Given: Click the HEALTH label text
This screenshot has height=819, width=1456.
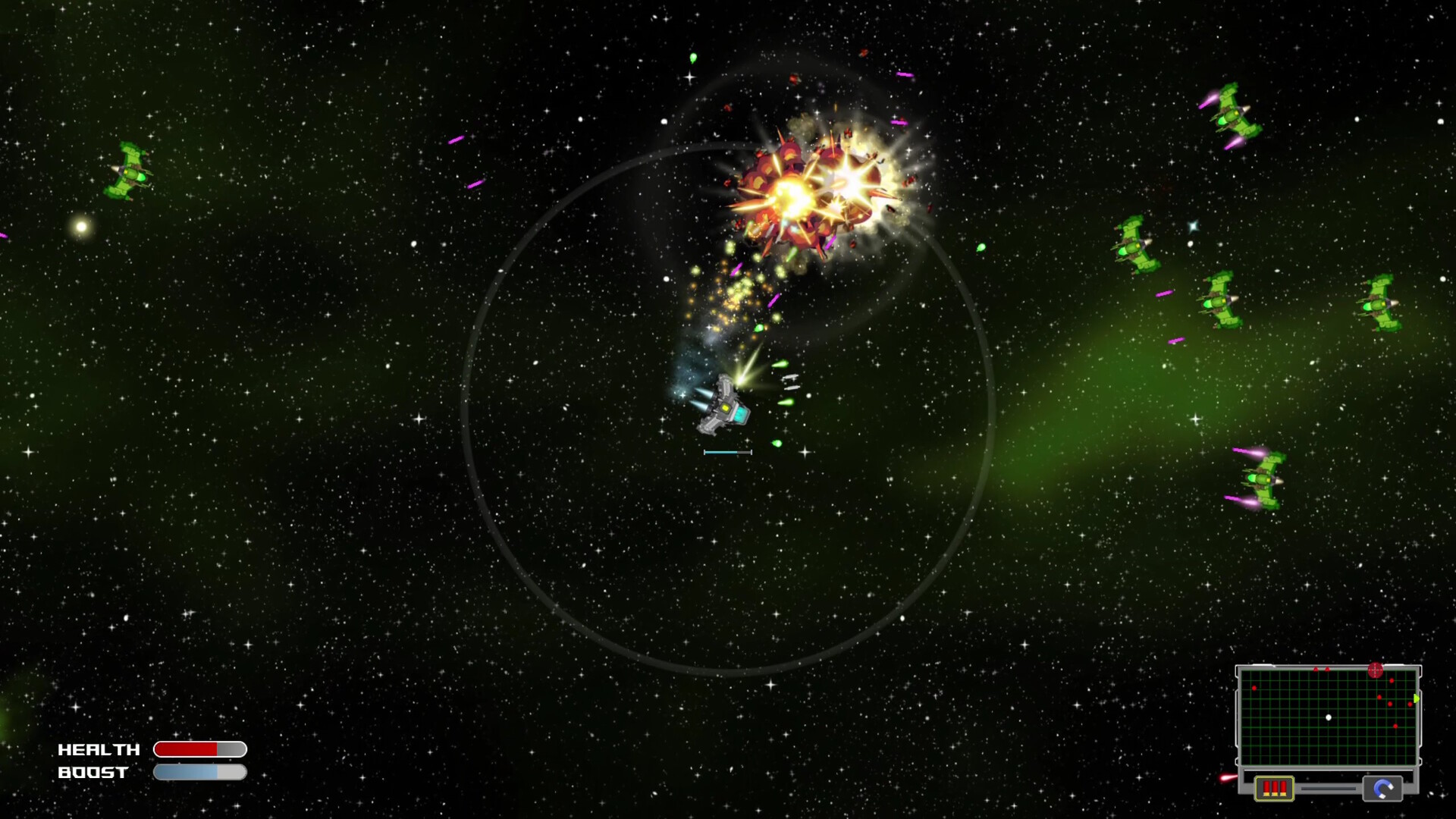Looking at the screenshot, I should [97, 750].
